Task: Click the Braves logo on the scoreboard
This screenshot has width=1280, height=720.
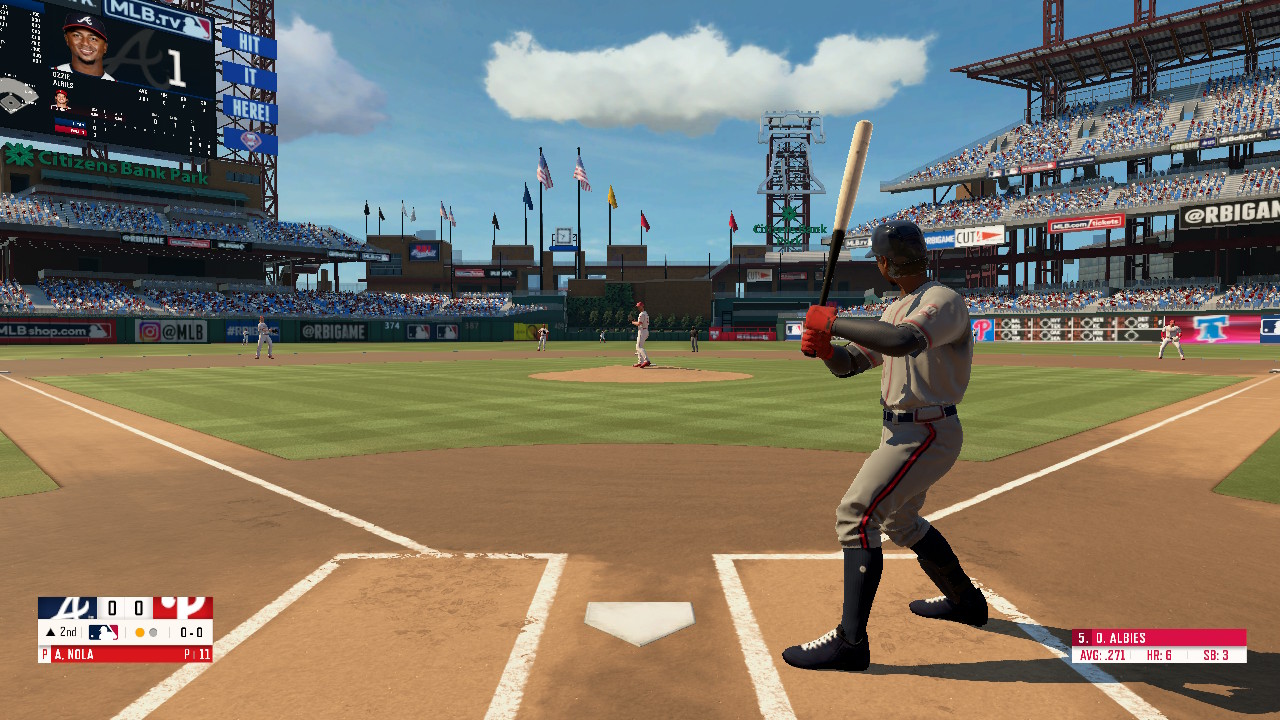Action: tap(66, 608)
